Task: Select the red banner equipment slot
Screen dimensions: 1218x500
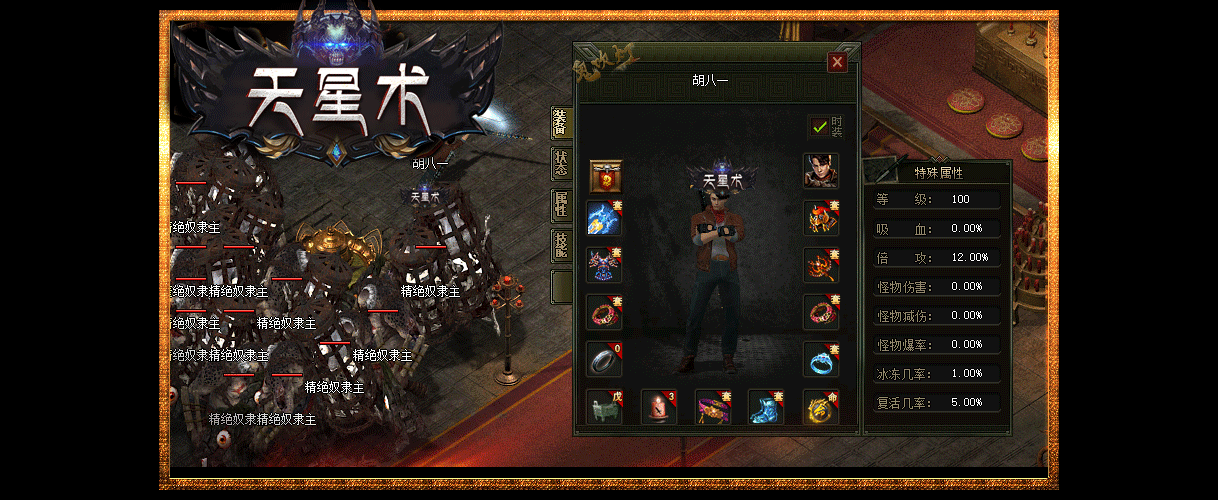Action: pyautogui.click(x=604, y=176)
